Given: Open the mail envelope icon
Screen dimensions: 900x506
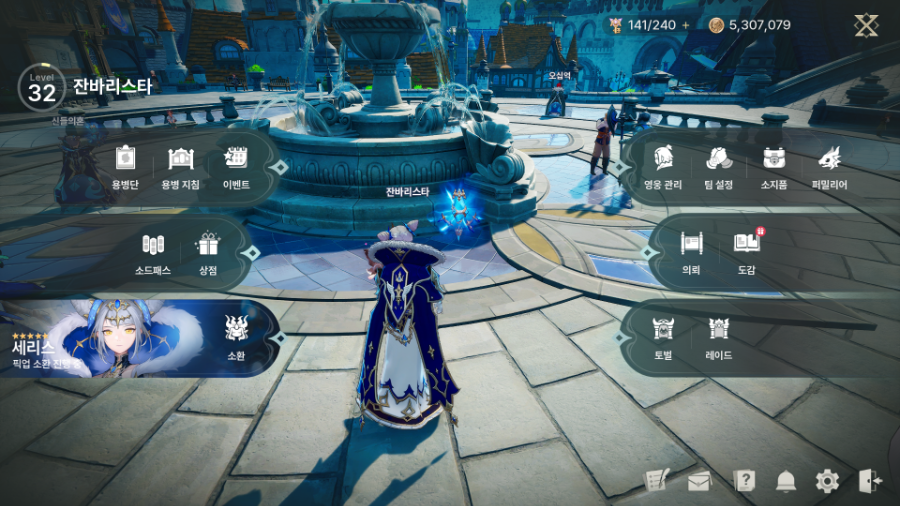Looking at the screenshot, I should pos(699,481).
